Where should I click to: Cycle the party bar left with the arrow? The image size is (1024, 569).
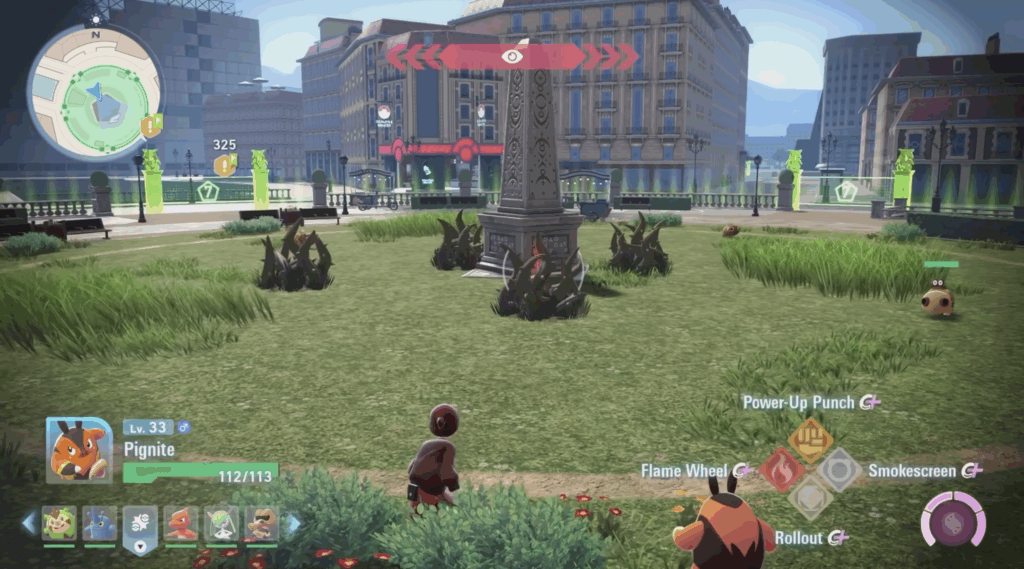point(28,523)
